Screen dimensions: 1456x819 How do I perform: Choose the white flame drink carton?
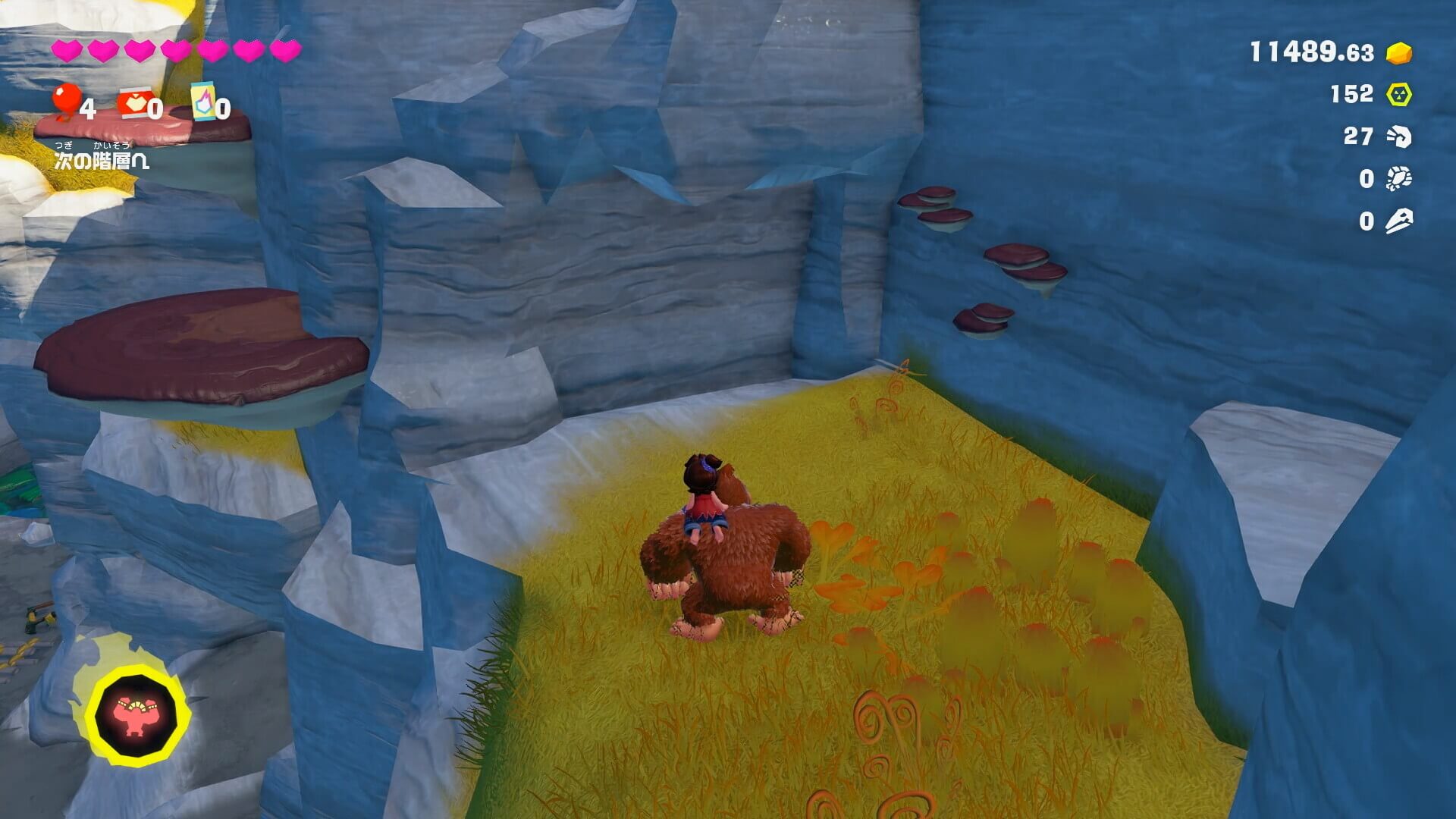[202, 102]
